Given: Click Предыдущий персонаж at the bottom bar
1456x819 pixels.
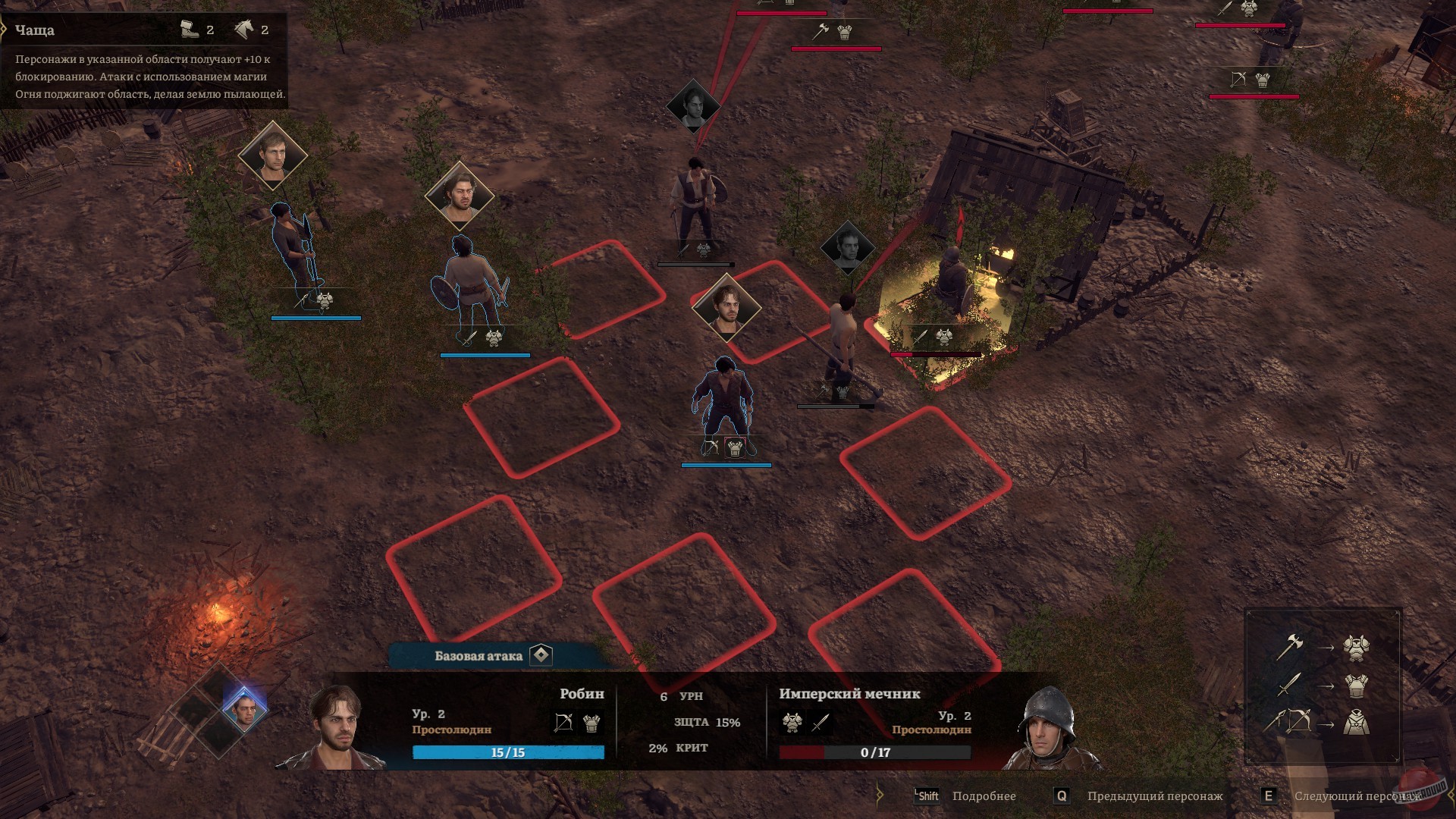Looking at the screenshot, I should (x=1156, y=796).
